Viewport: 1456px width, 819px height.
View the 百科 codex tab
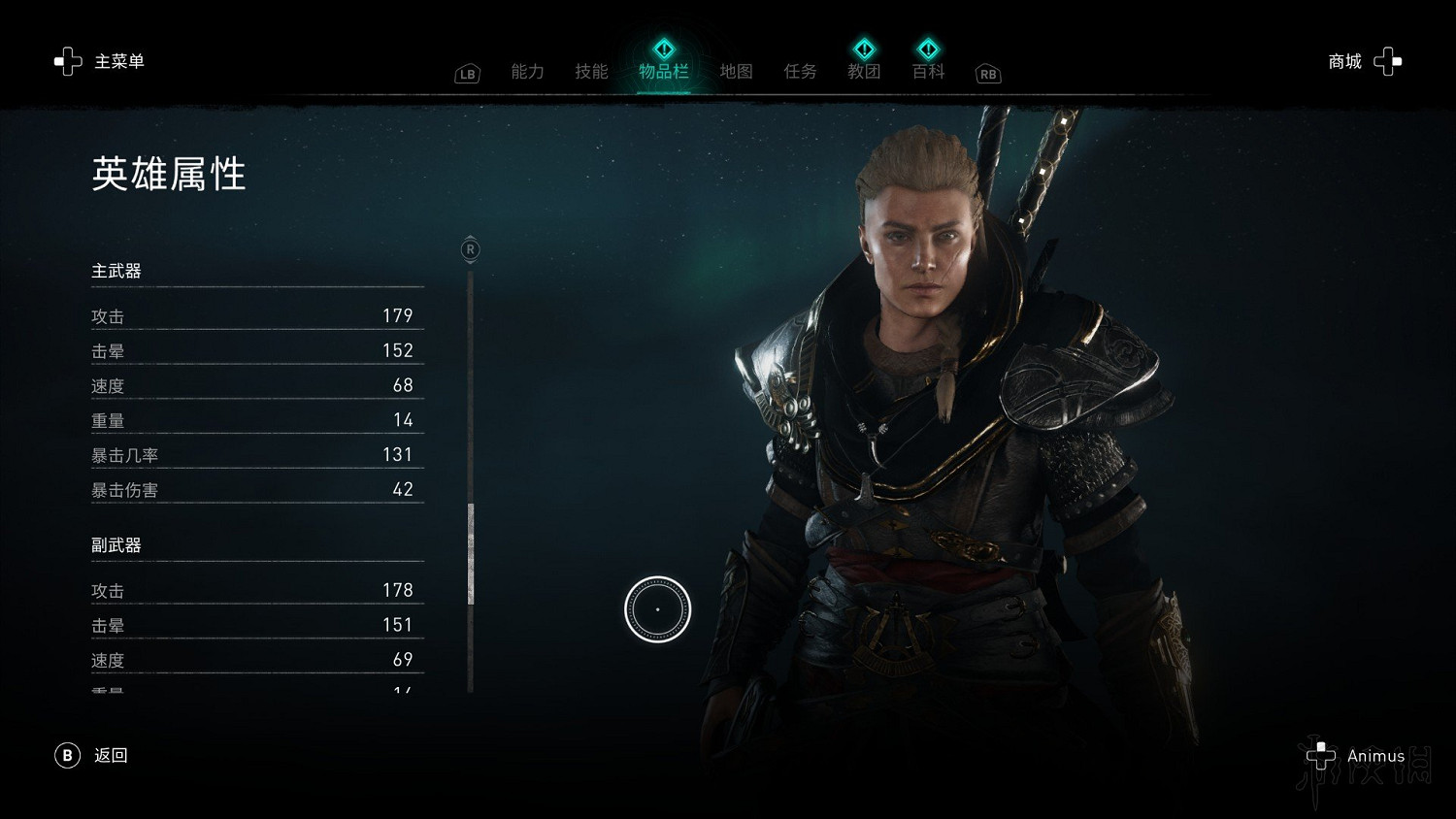pyautogui.click(x=928, y=71)
